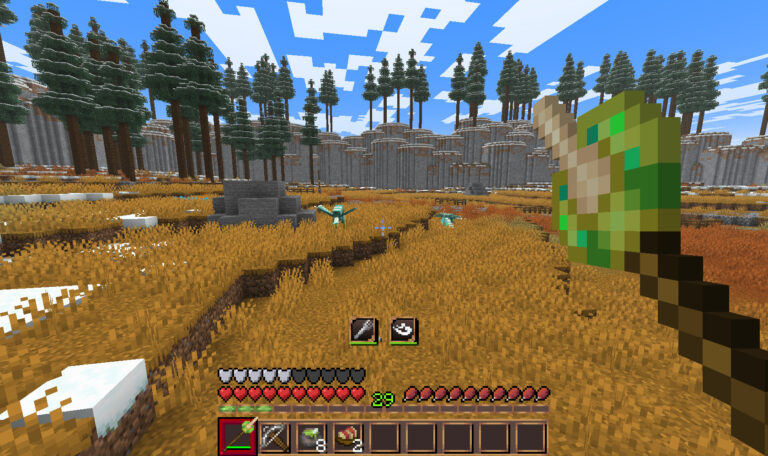Viewport: 768px width, 456px height.
Task: Select the pickaxe hotbar slot
Action: [x=274, y=437]
